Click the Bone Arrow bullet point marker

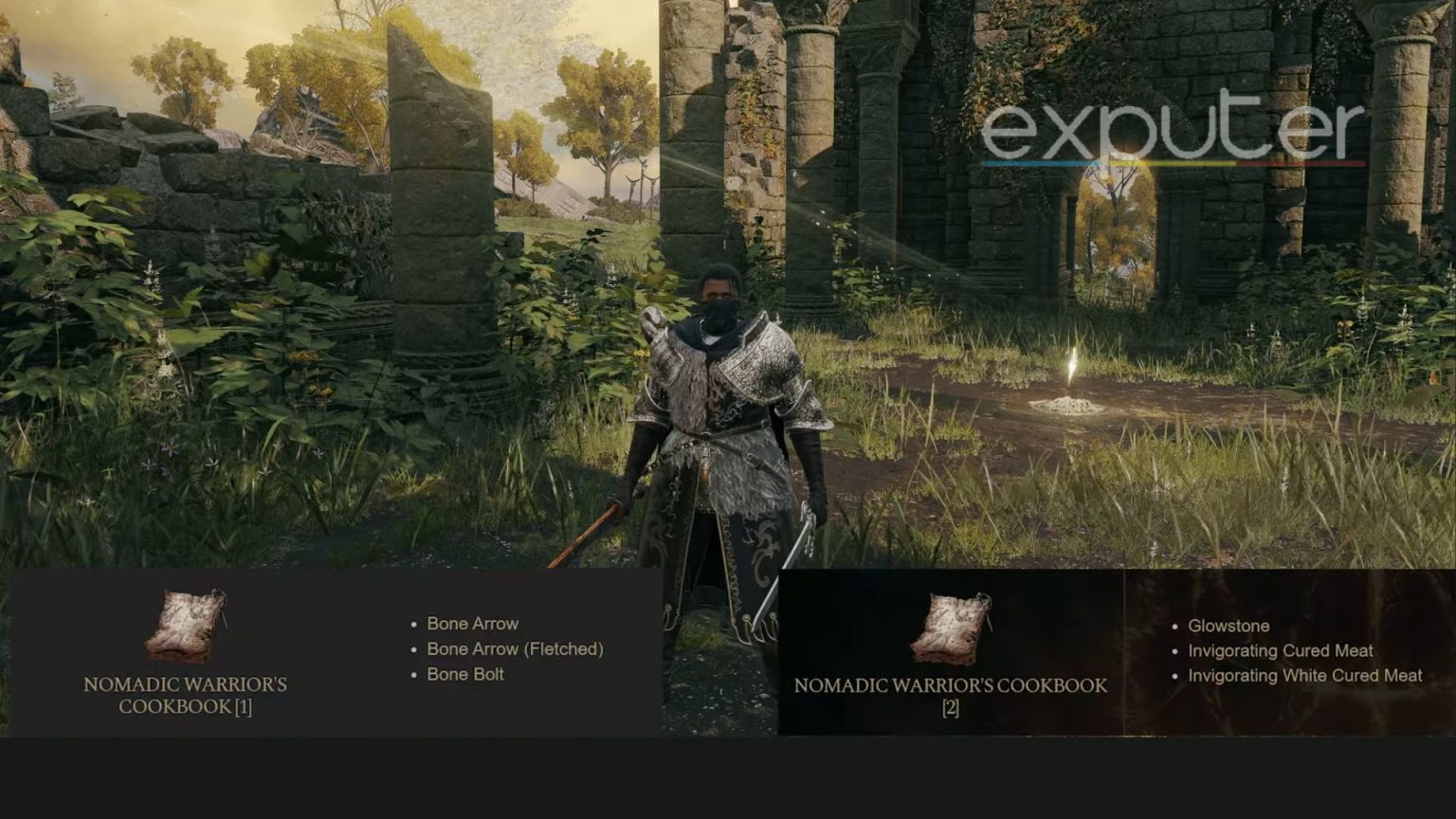414,625
